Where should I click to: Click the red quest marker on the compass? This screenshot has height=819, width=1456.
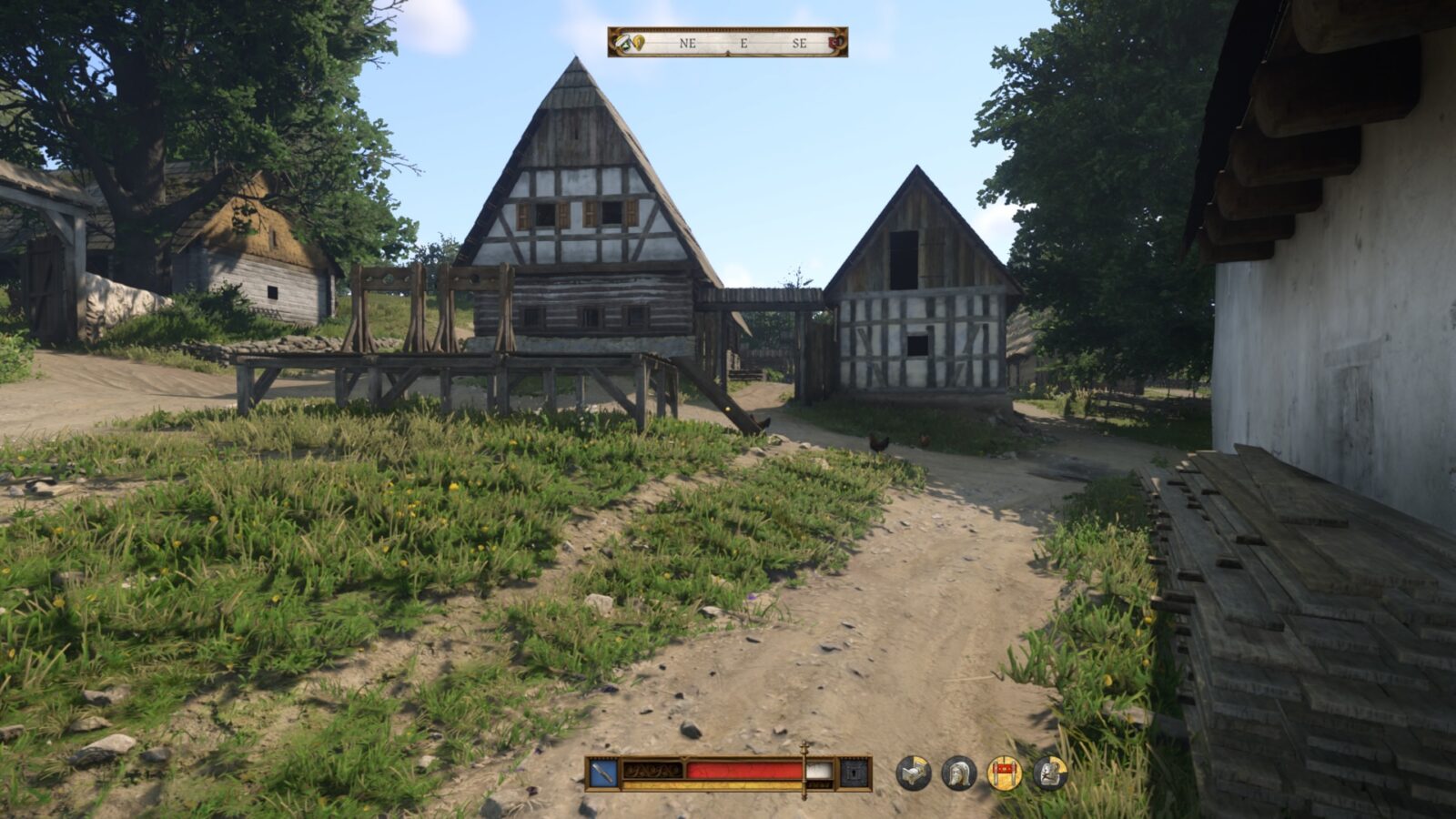(835, 42)
